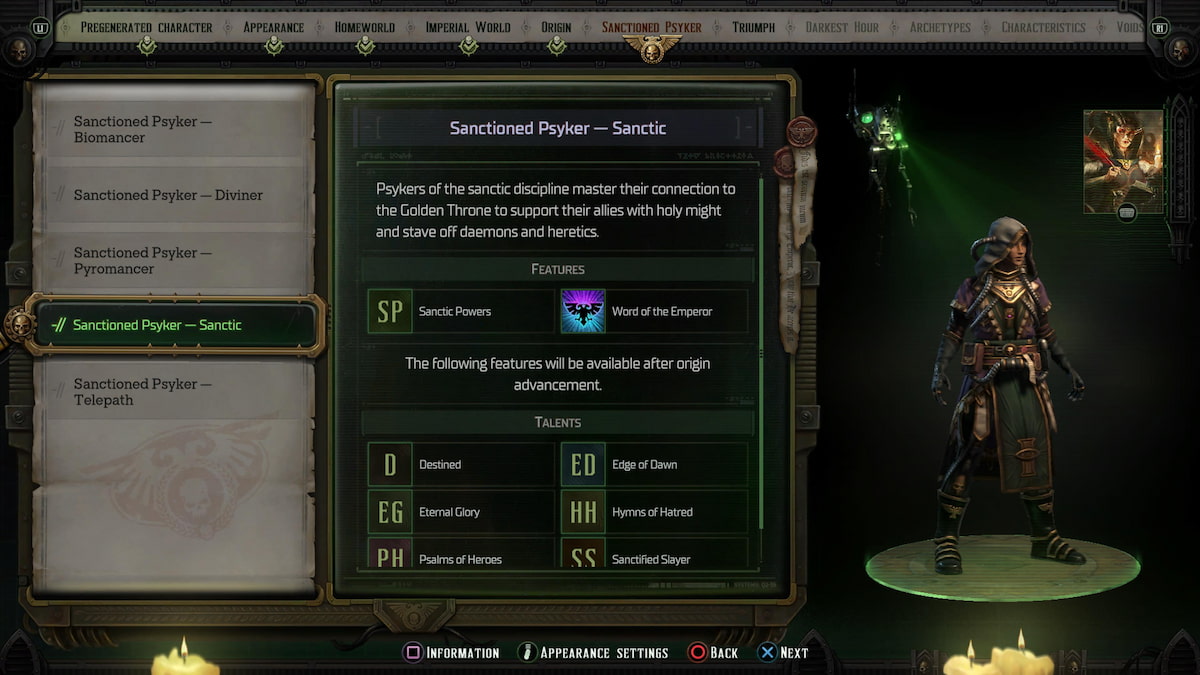Show the Destined talent details
Viewport: 1200px width, 675px height.
click(x=460, y=464)
